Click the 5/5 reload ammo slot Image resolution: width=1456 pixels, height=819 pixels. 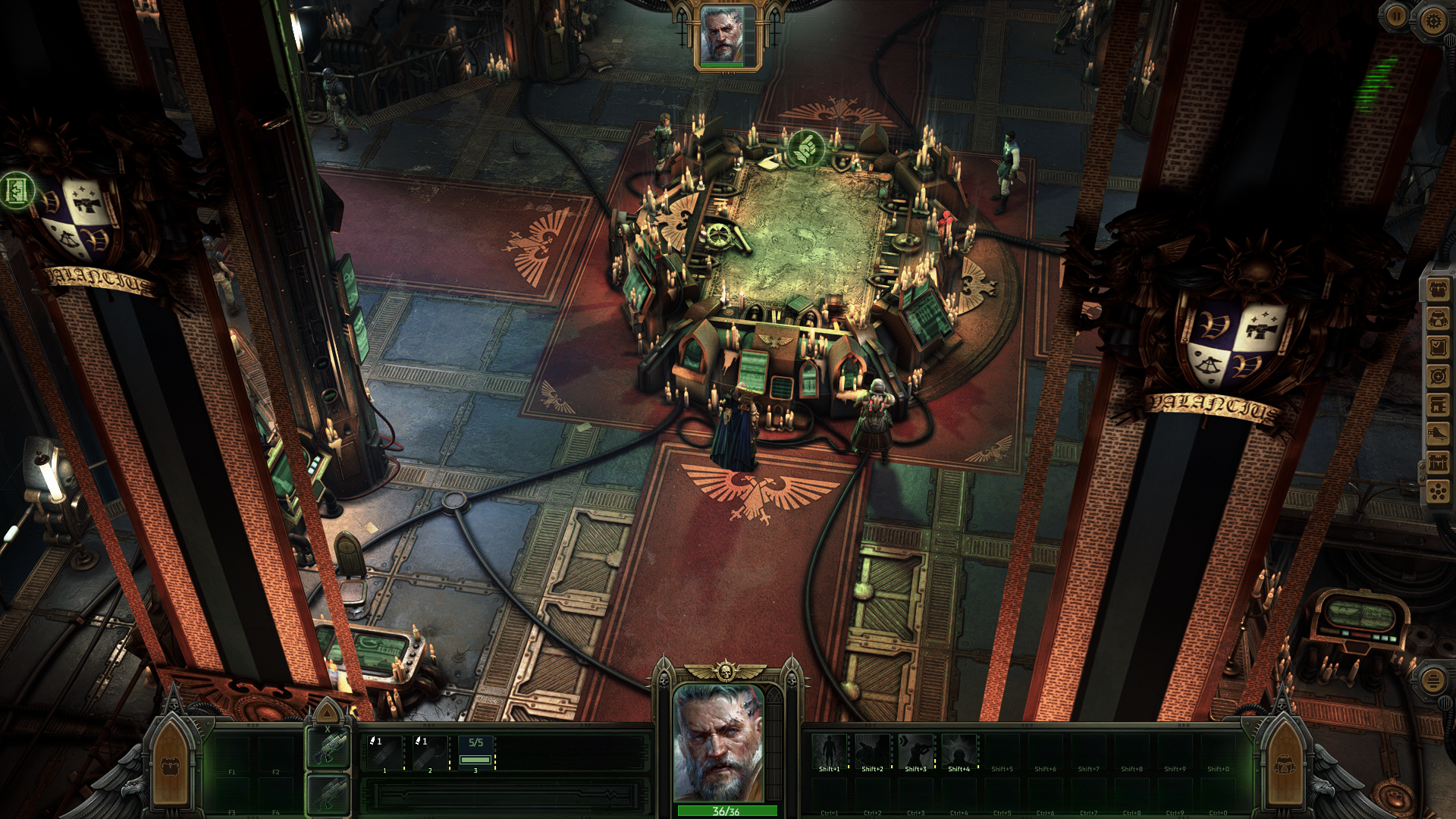[475, 752]
